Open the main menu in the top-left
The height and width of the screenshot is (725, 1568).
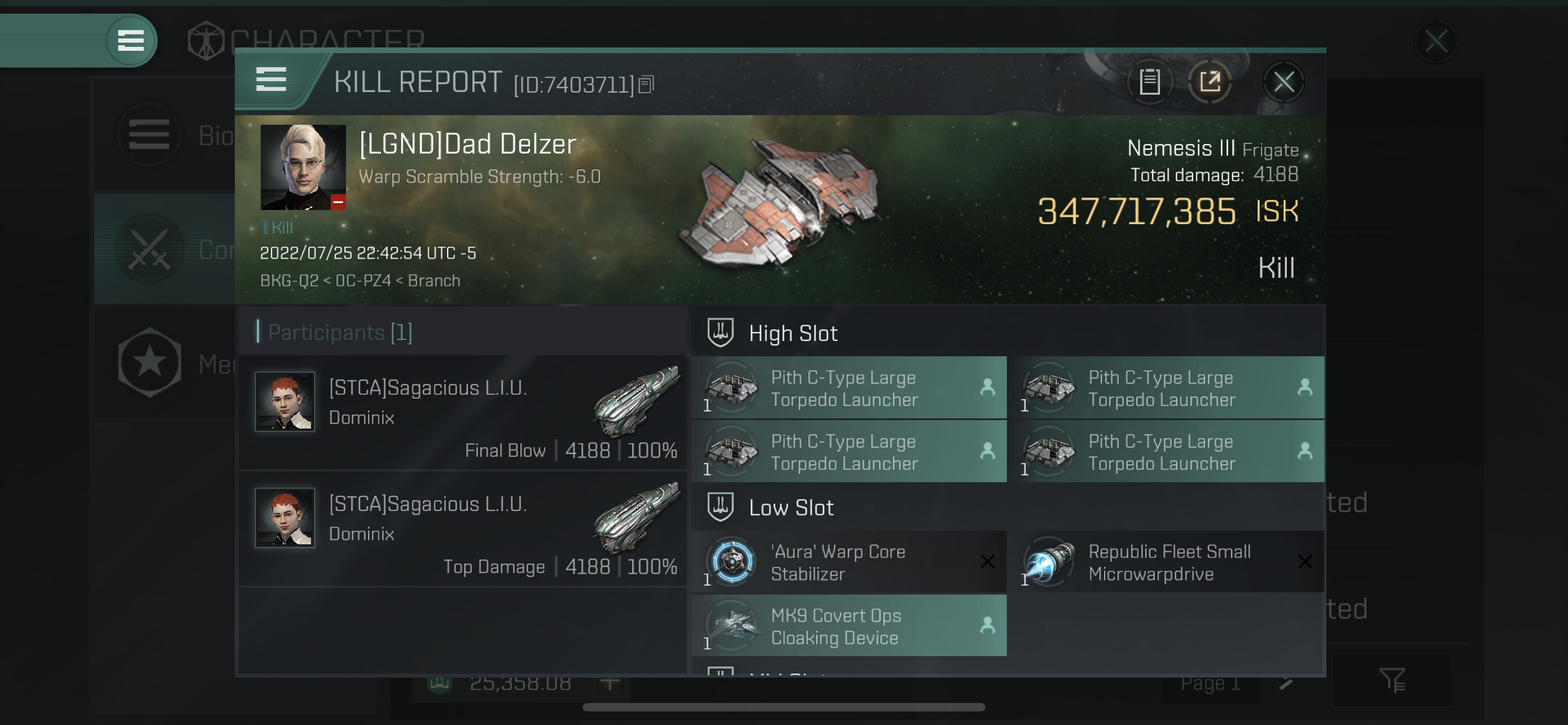click(130, 41)
